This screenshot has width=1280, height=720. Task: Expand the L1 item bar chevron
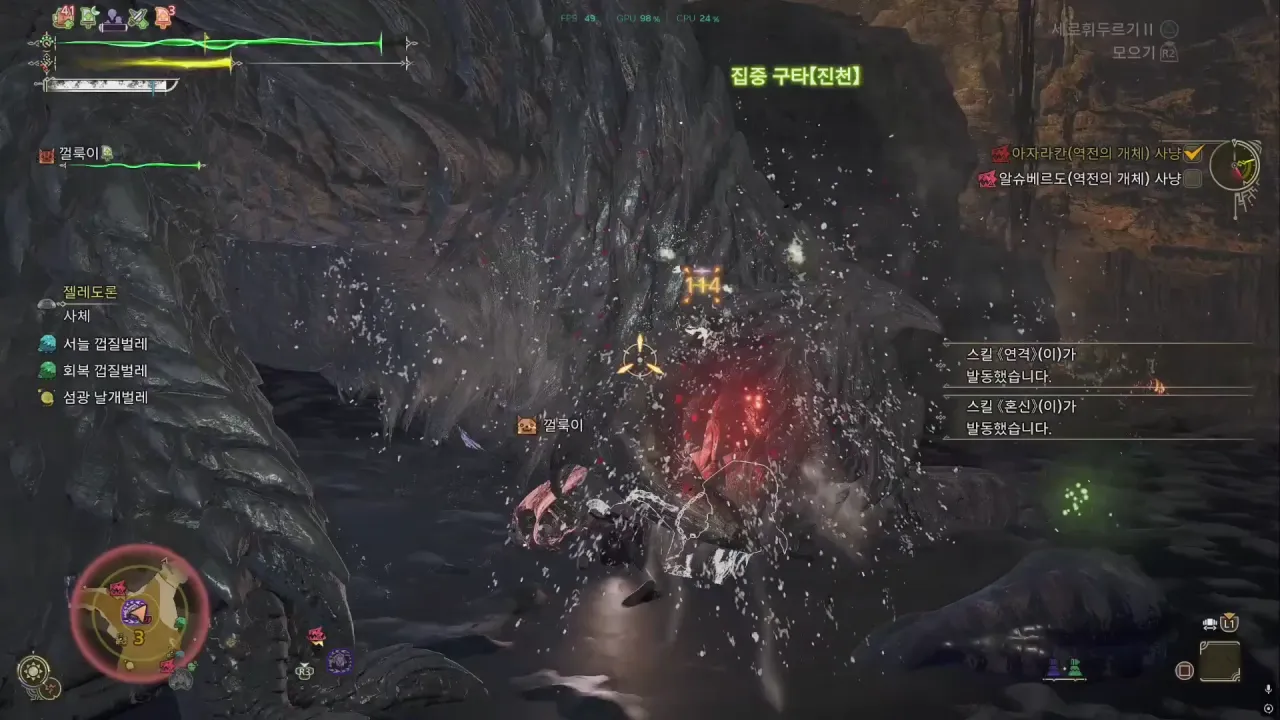(x=1229, y=614)
